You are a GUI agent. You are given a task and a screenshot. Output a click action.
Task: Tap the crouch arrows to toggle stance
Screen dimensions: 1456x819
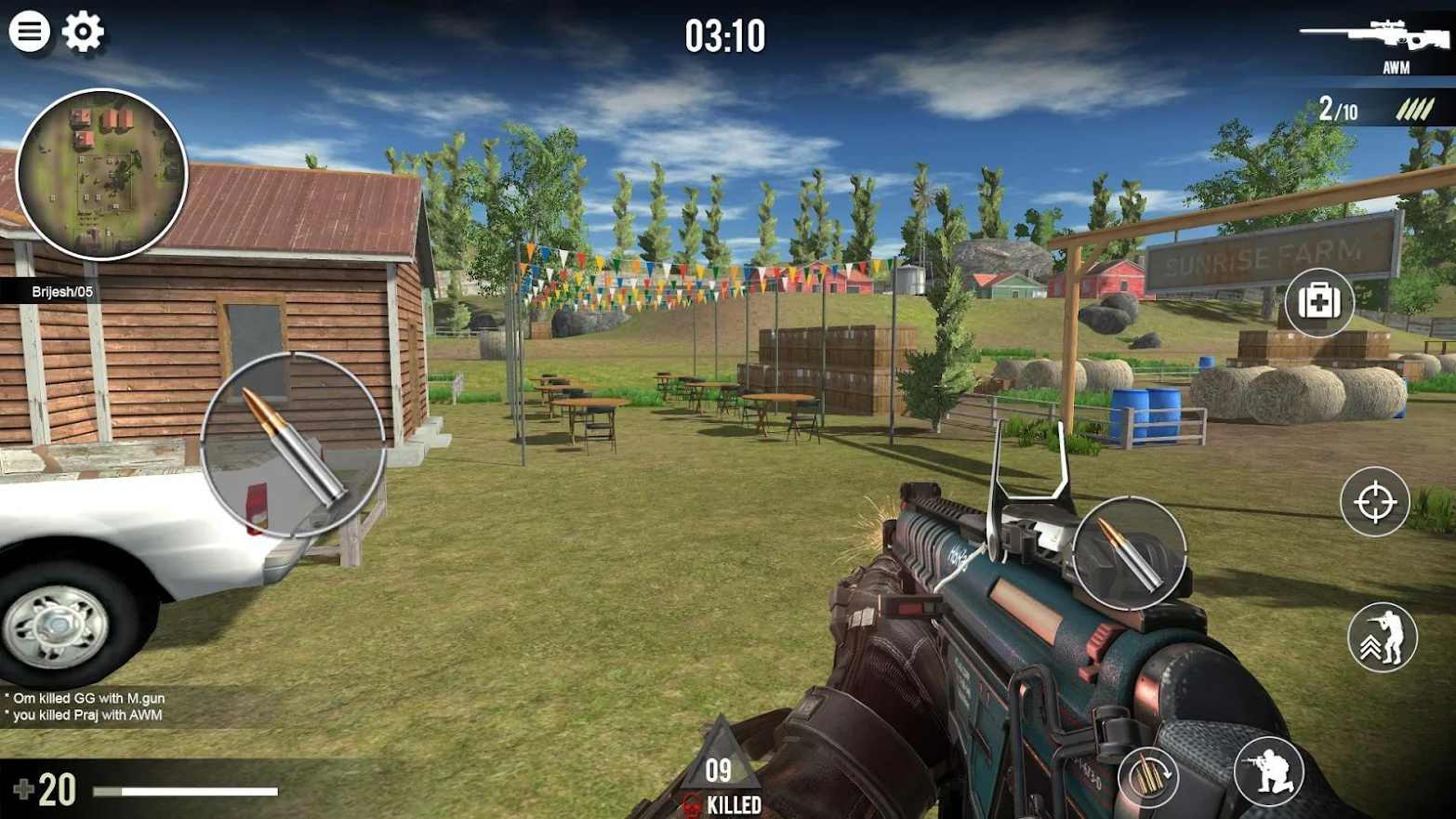[1382, 637]
